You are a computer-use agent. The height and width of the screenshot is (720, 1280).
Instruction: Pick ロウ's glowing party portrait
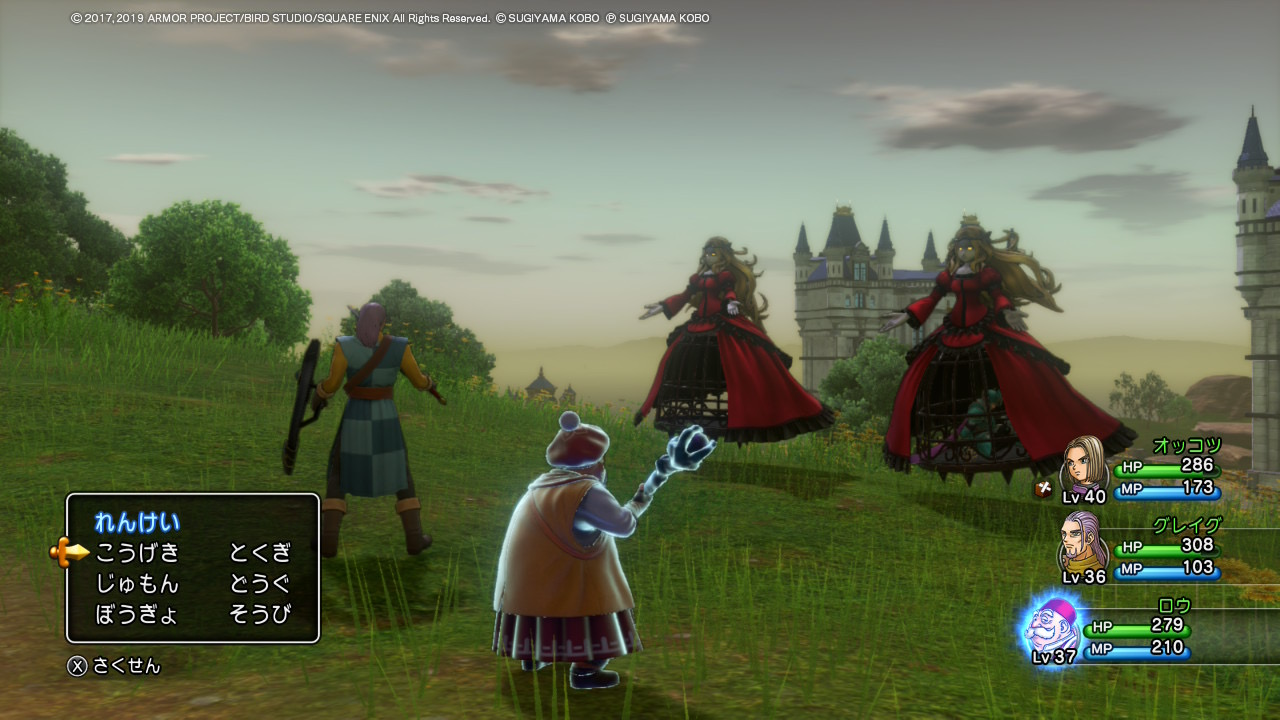tap(1052, 628)
